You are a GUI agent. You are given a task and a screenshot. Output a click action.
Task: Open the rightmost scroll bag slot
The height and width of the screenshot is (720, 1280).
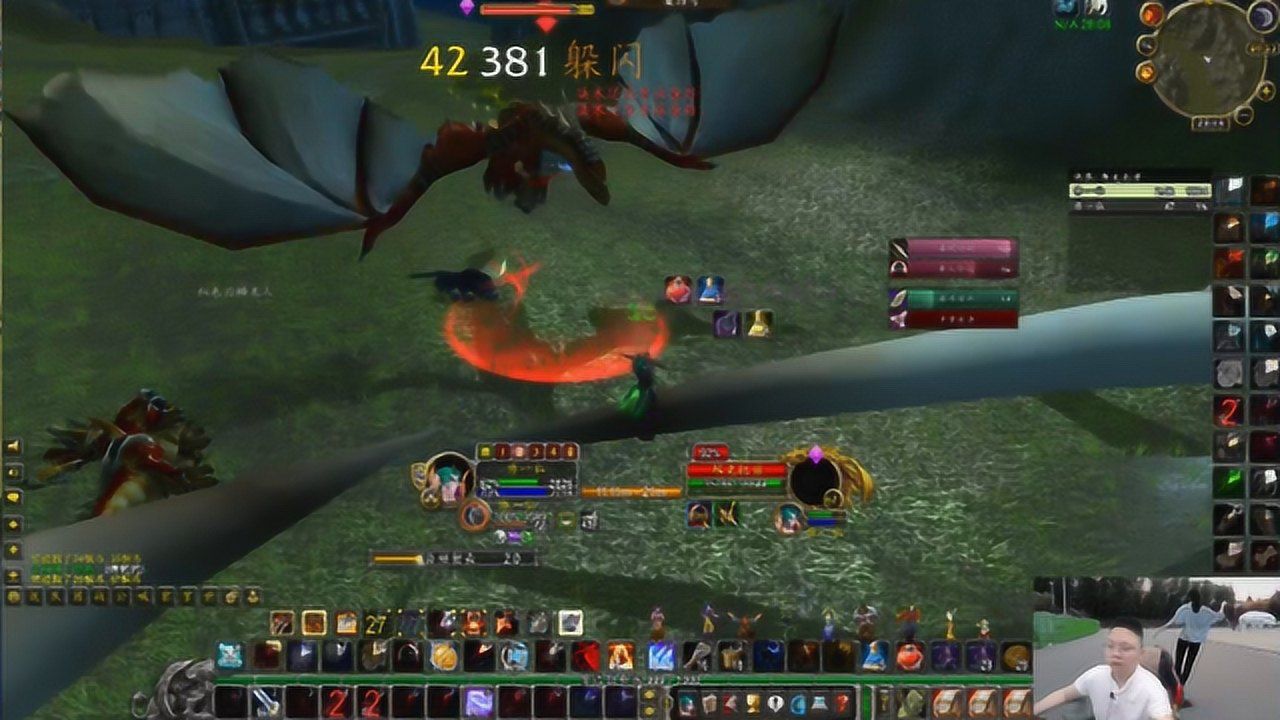1016,702
